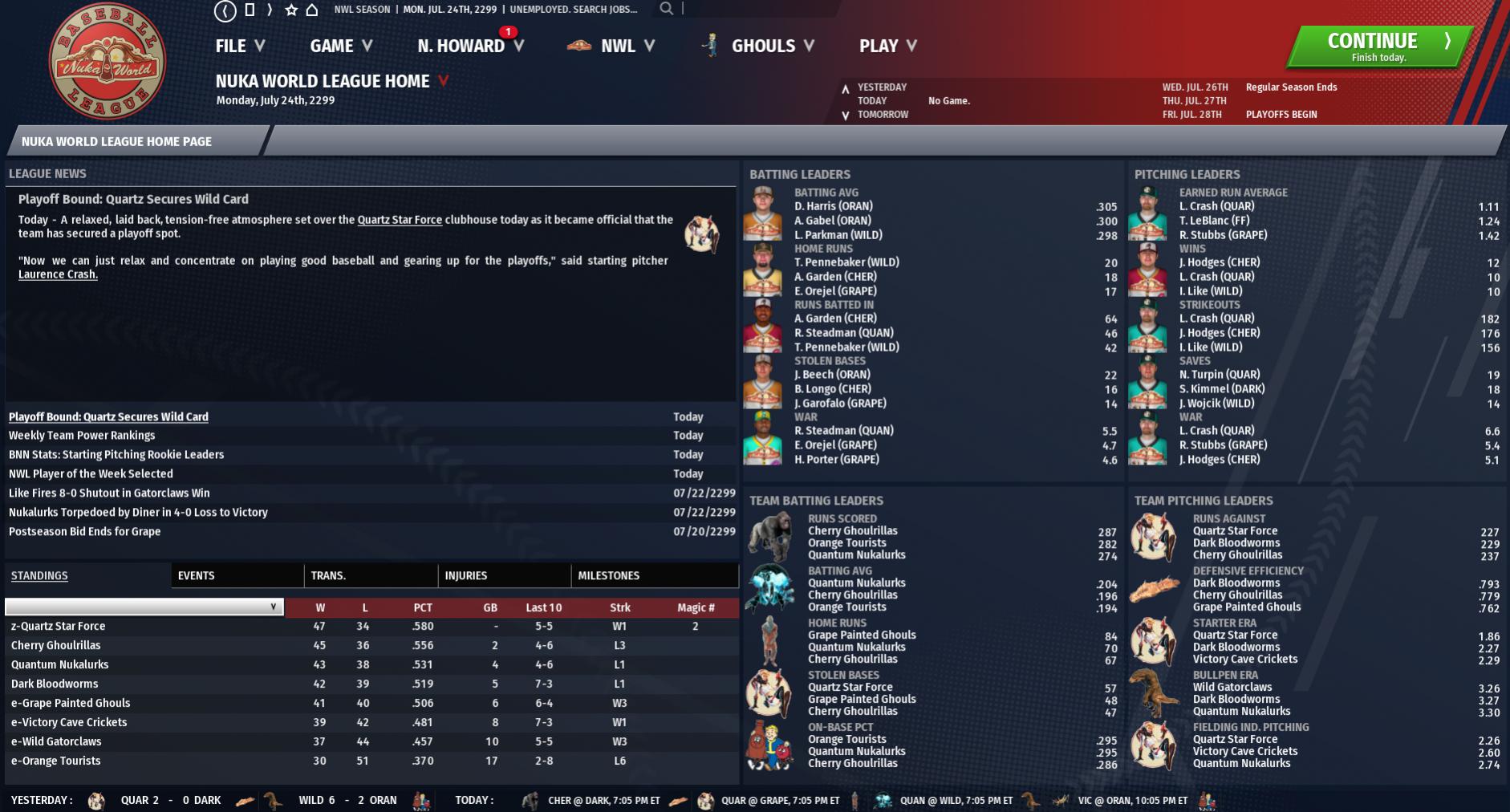
Task: Switch to the Trans. tab
Action: click(328, 575)
